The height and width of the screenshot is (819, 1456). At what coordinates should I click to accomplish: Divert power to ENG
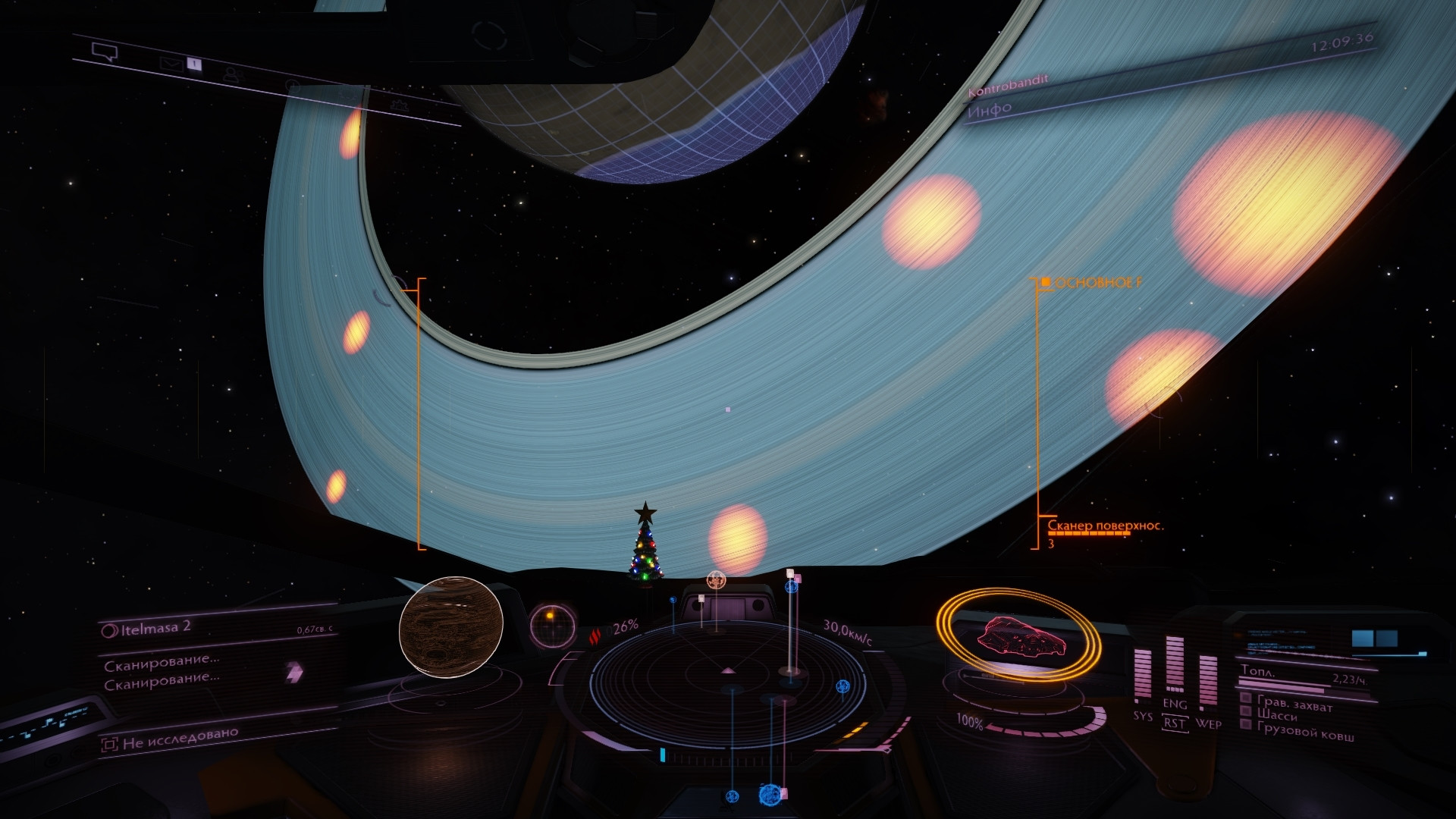point(1175,704)
